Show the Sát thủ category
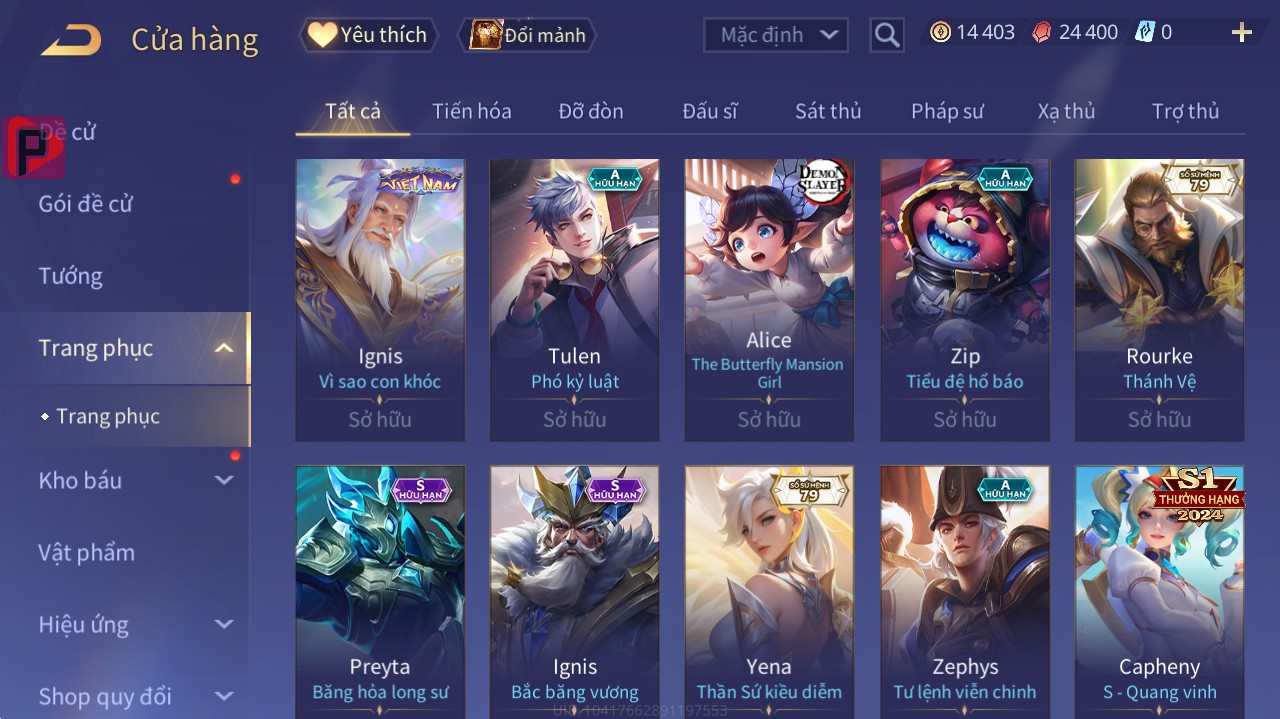This screenshot has width=1280, height=719. (x=828, y=111)
